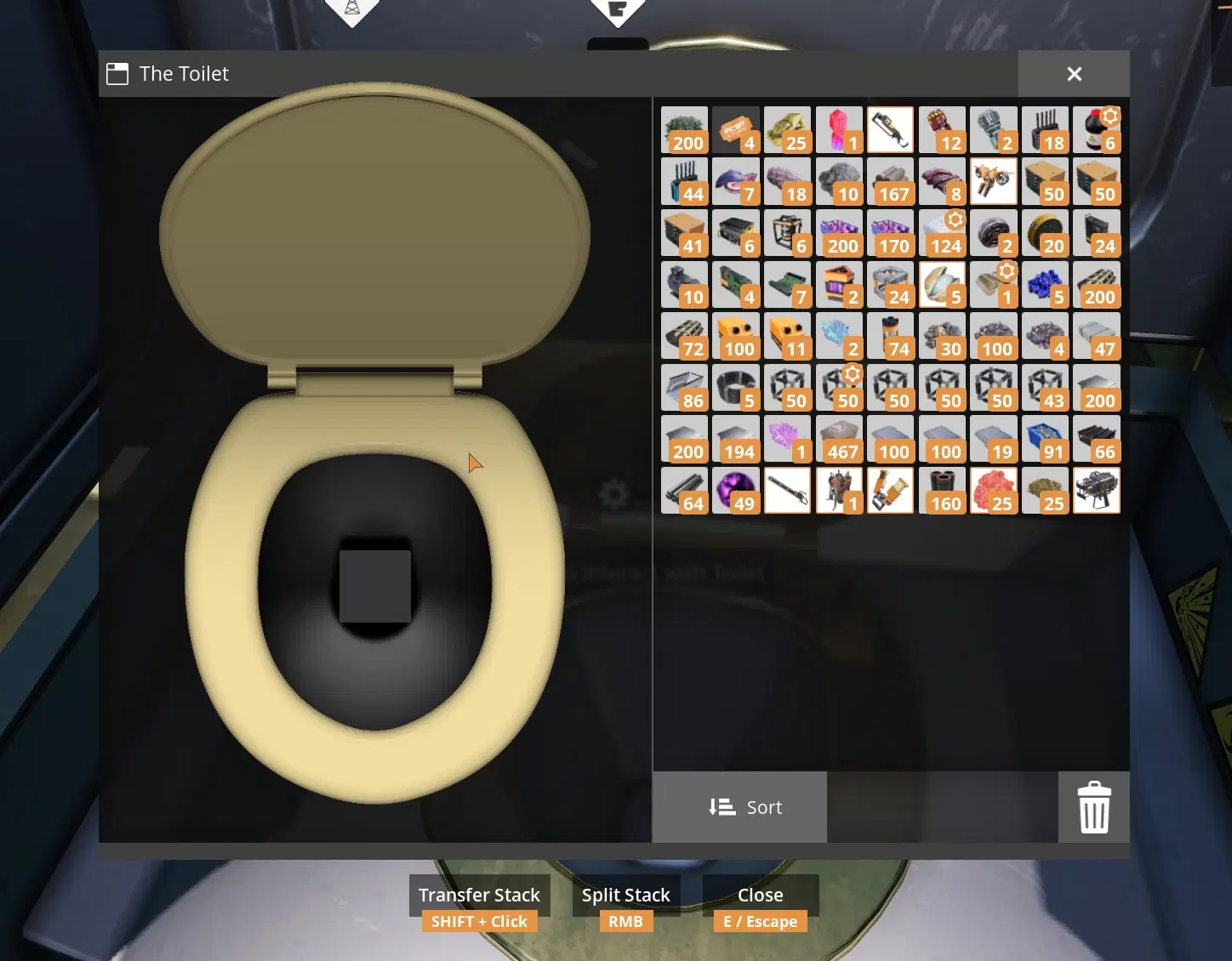
Task: Select the Packaged Fuel canister stack of 74
Action: coord(891,335)
